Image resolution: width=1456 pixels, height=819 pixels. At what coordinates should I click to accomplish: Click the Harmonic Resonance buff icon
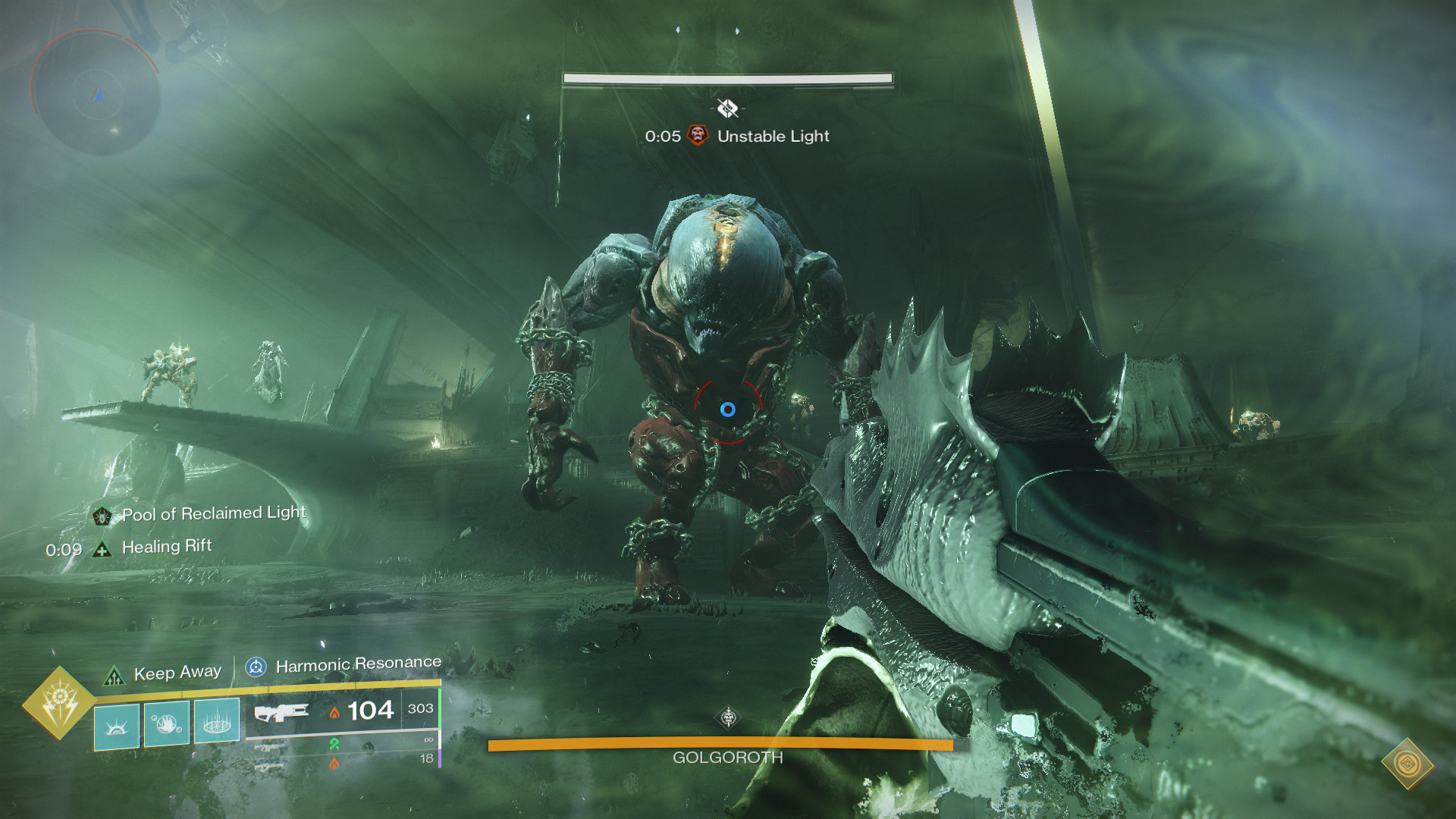(256, 668)
